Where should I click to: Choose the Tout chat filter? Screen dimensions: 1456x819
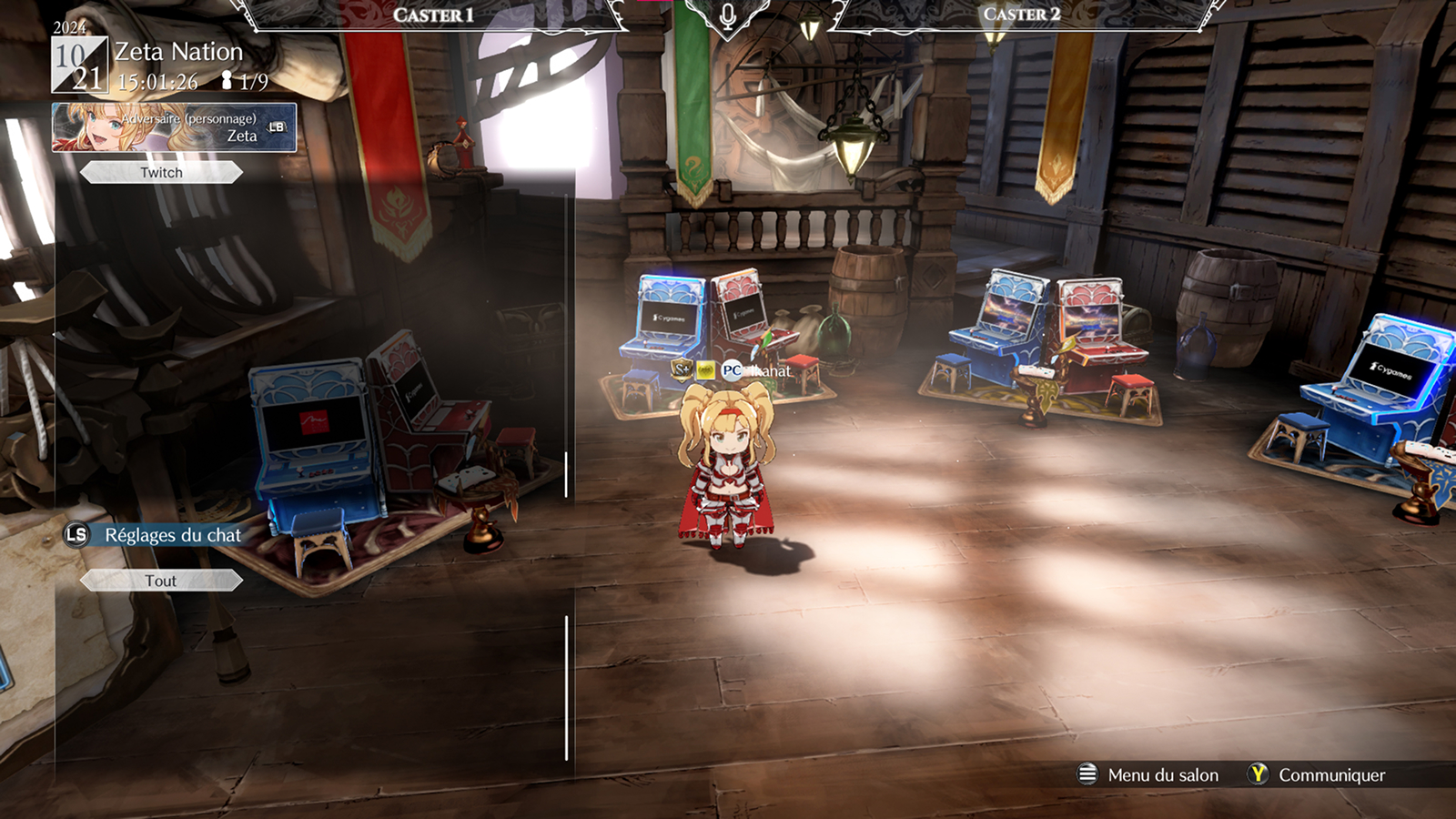tap(161, 581)
